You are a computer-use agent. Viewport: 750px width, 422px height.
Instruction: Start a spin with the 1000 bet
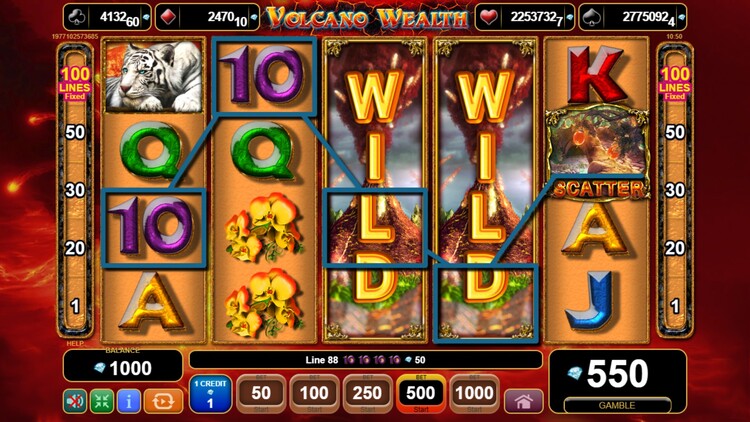point(474,394)
